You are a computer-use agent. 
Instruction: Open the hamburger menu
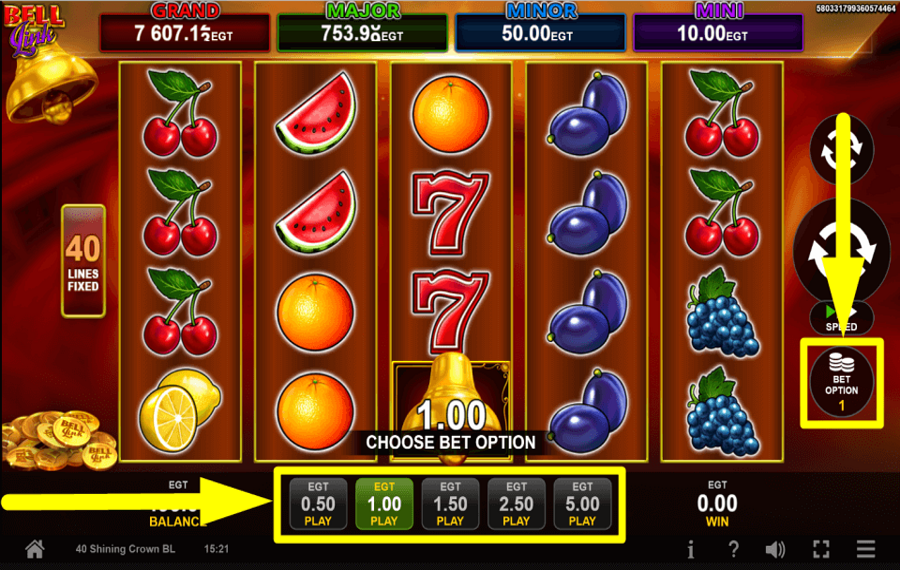click(866, 549)
